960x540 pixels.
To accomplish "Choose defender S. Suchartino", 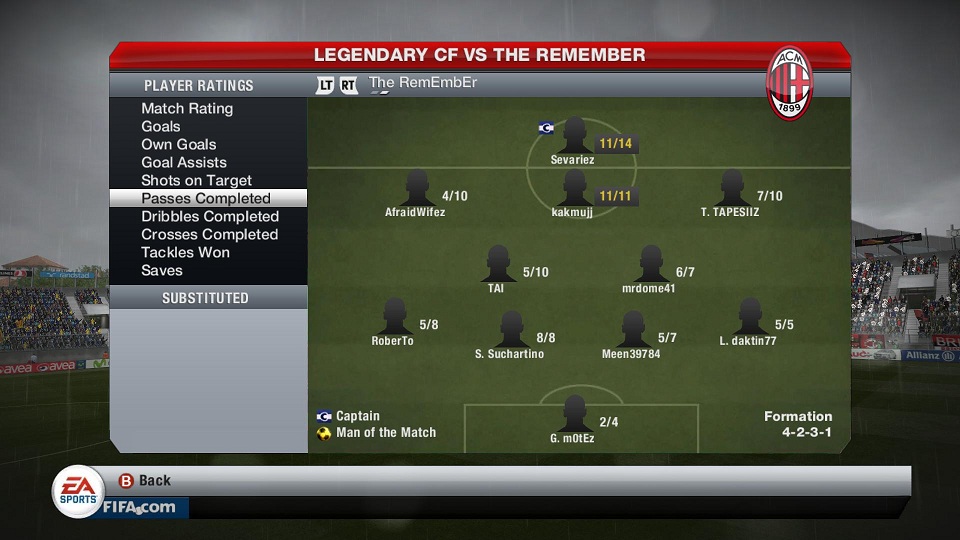I will click(x=511, y=331).
